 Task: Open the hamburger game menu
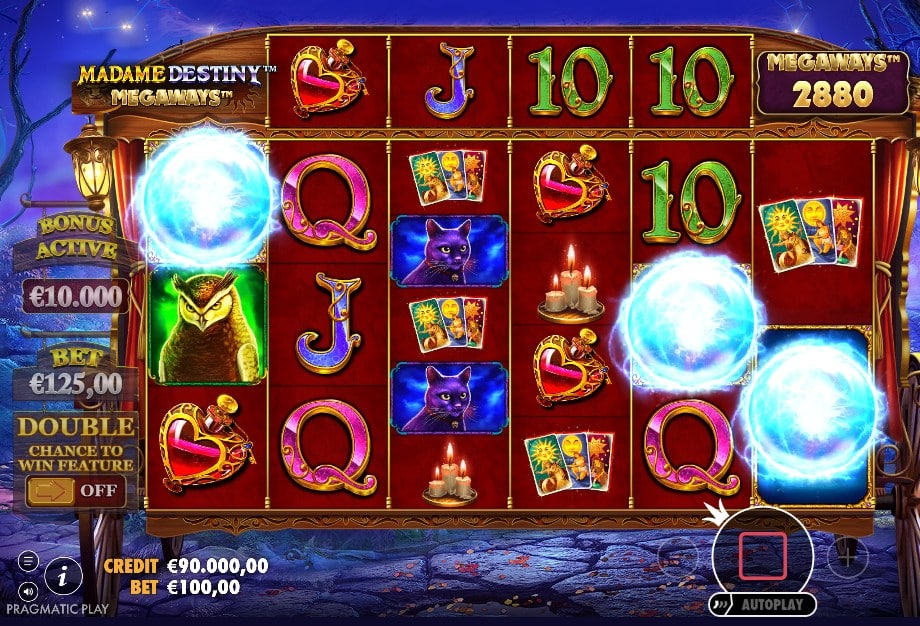pyautogui.click(x=28, y=560)
